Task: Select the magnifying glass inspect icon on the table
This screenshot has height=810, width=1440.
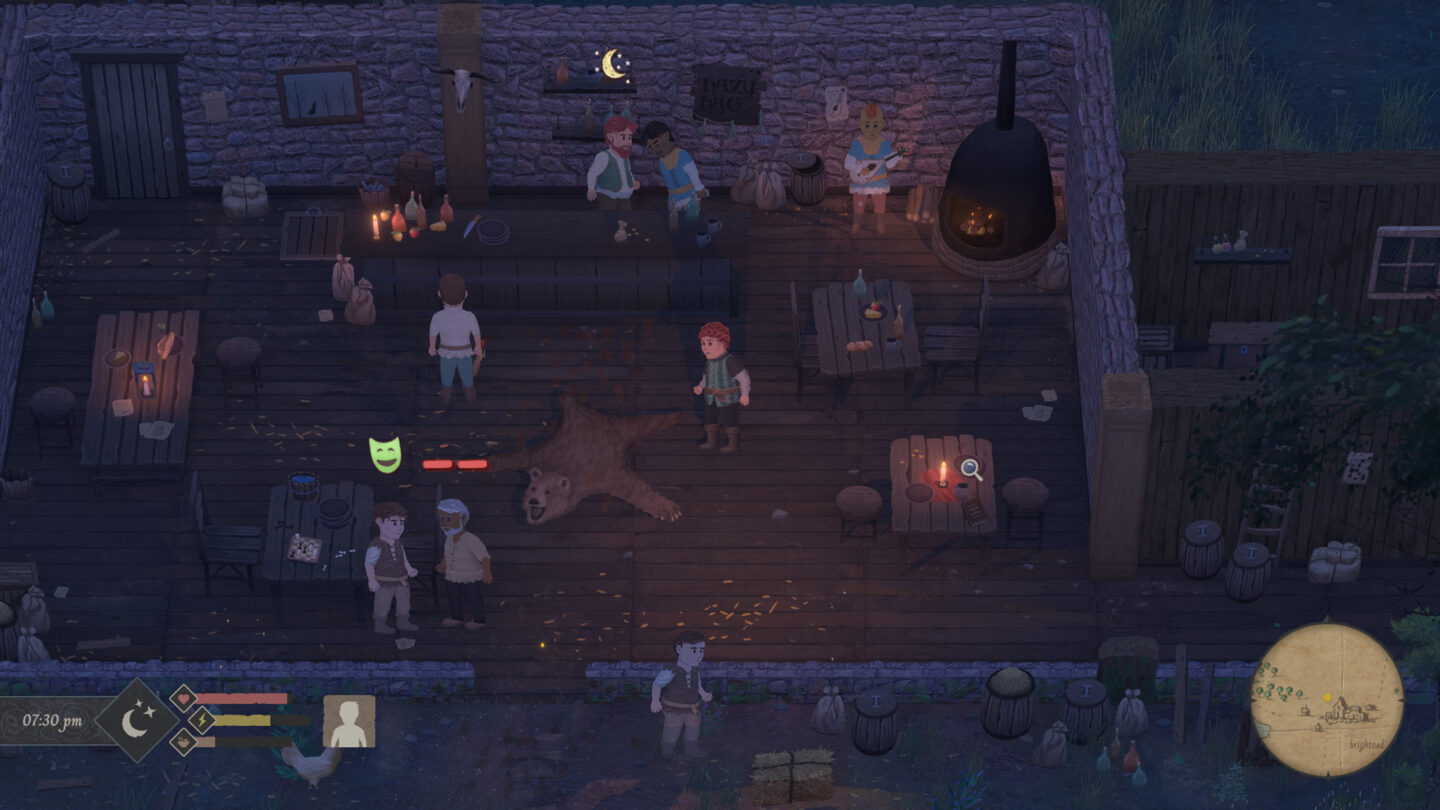Action: [x=968, y=466]
